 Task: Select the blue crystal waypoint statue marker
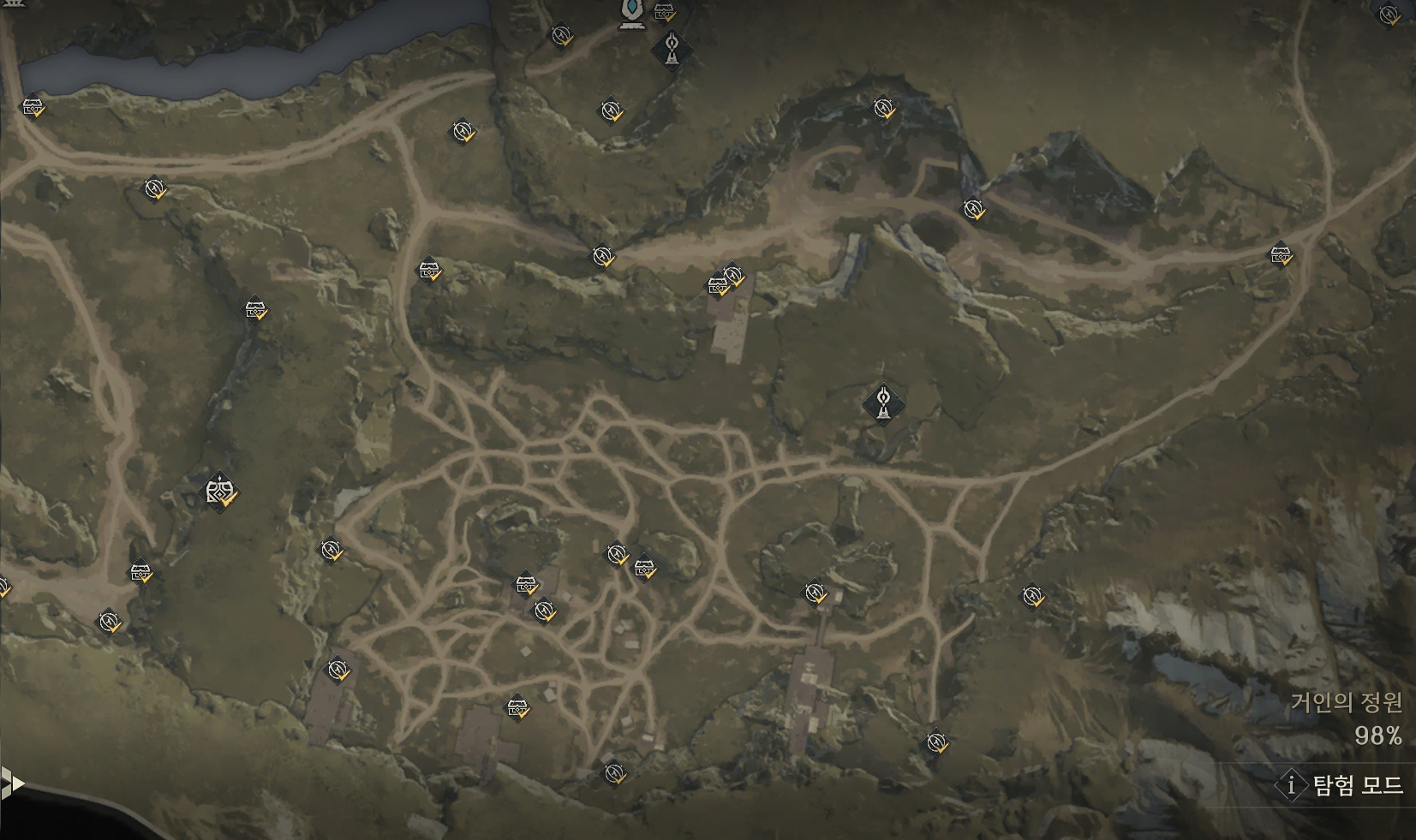(x=632, y=12)
